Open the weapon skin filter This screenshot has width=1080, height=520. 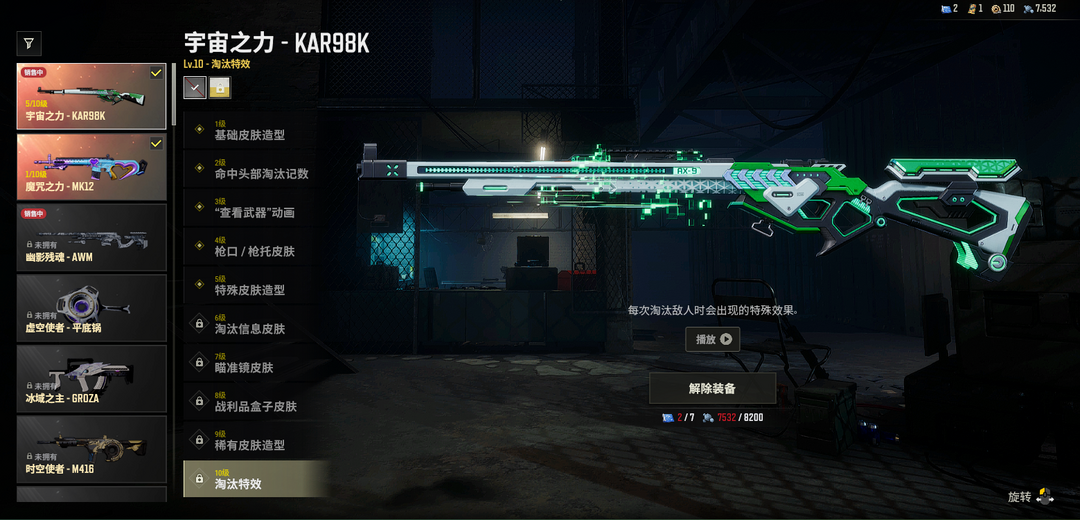coord(29,43)
